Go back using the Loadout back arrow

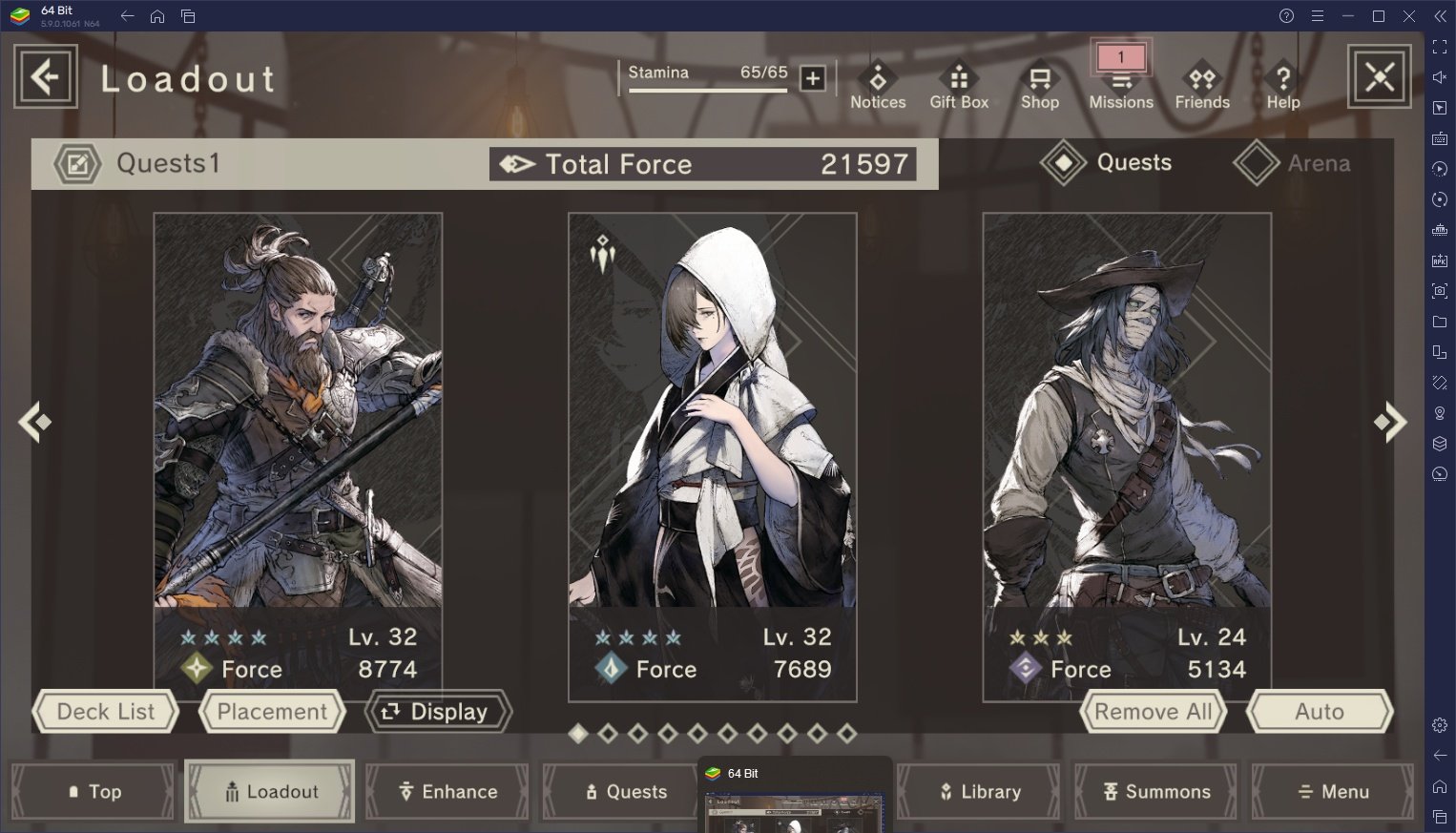[45, 76]
